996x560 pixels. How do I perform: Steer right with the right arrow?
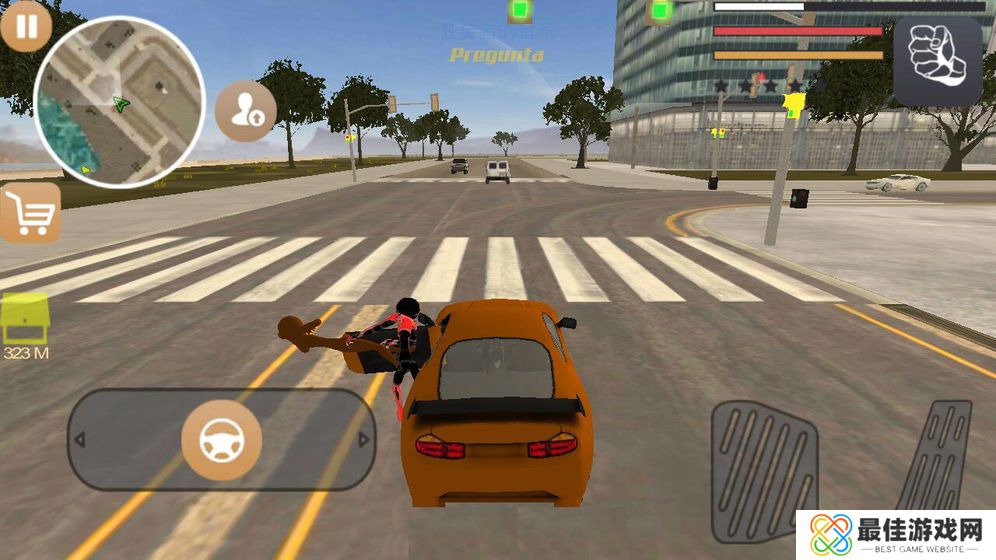(x=364, y=440)
